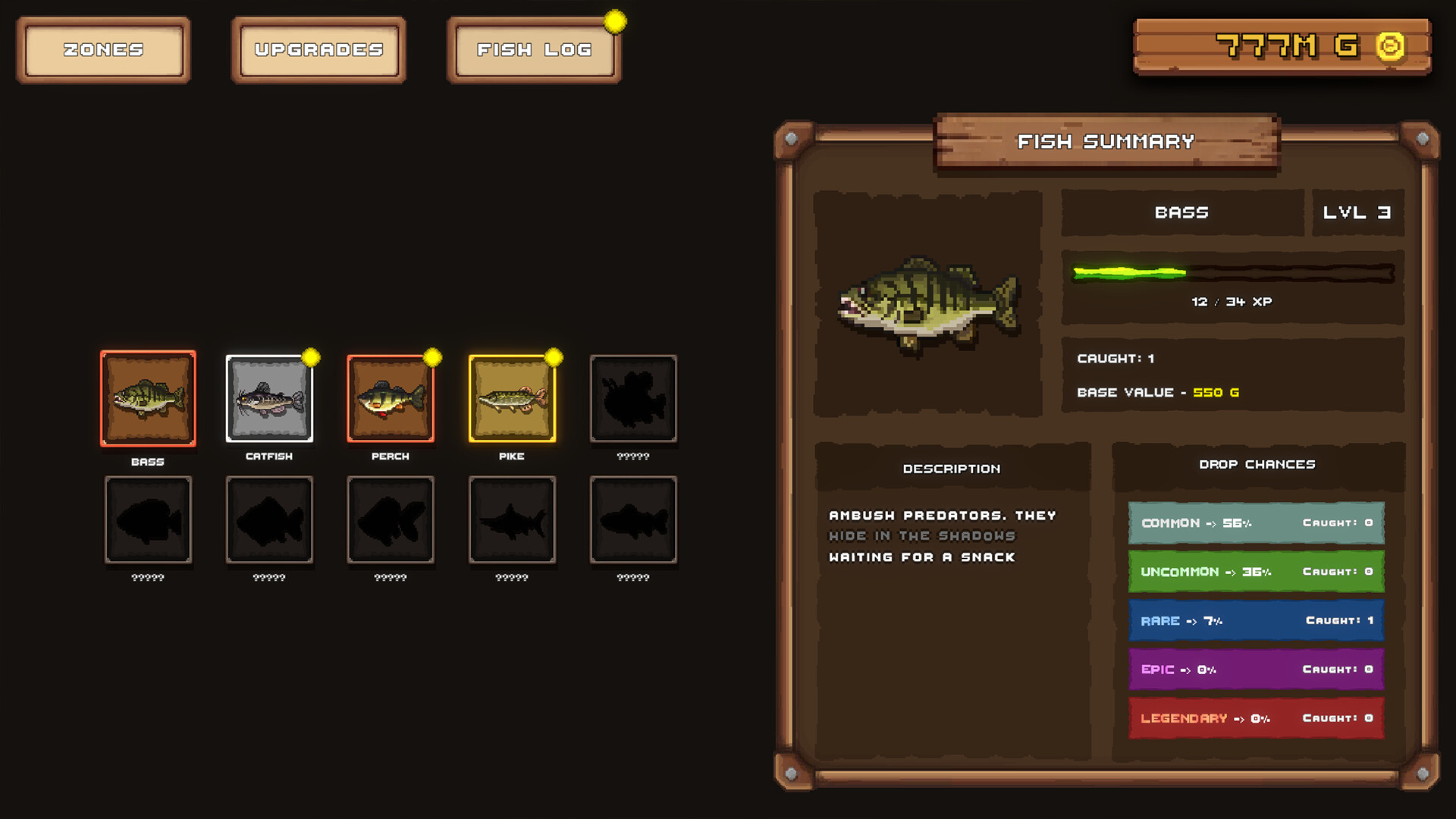
Task: Switch to the Upgrades screen
Action: (318, 49)
